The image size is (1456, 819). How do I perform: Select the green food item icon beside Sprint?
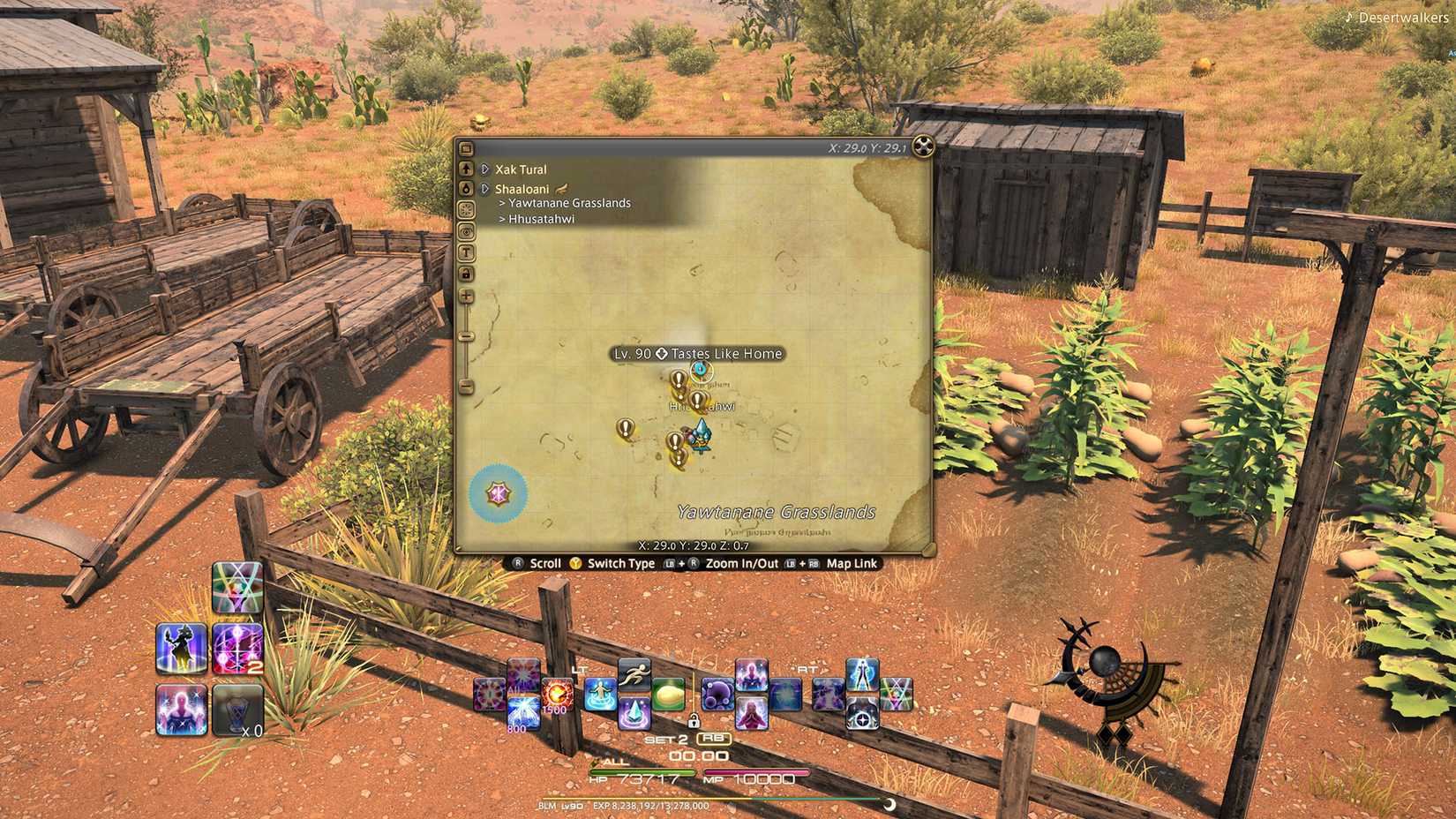669,695
